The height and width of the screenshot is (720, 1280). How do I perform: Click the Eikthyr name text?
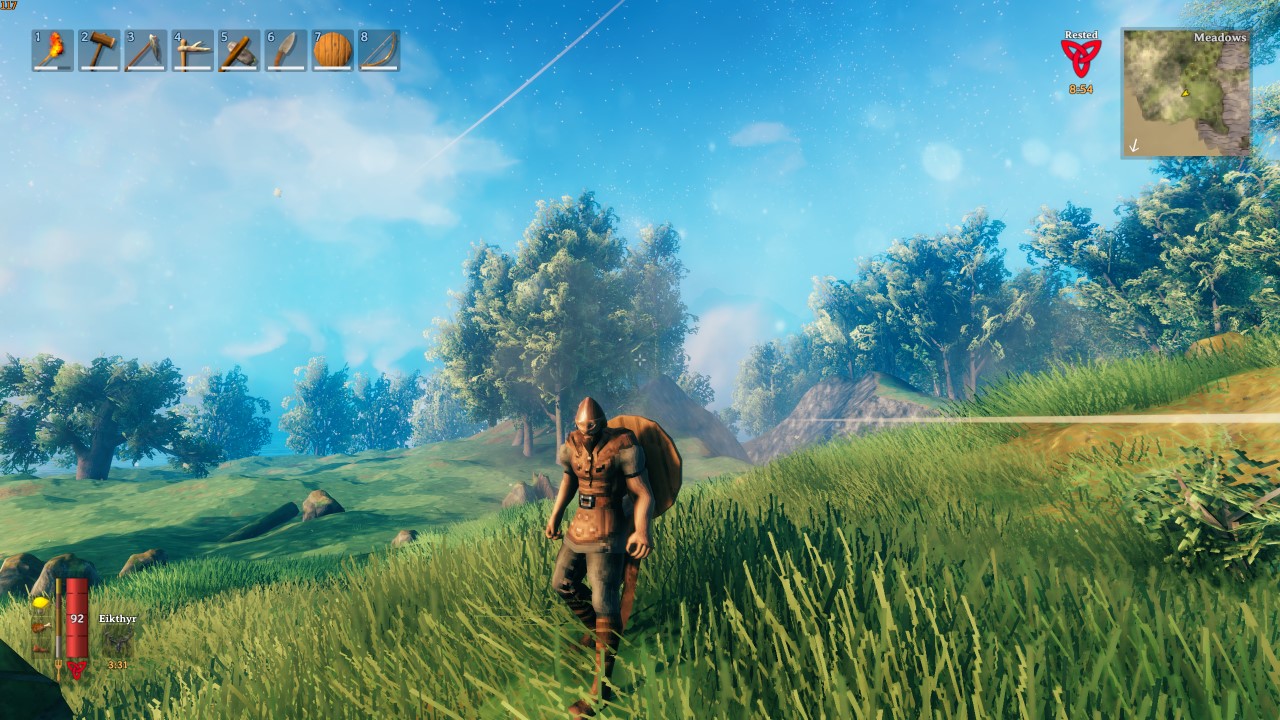pyautogui.click(x=118, y=619)
